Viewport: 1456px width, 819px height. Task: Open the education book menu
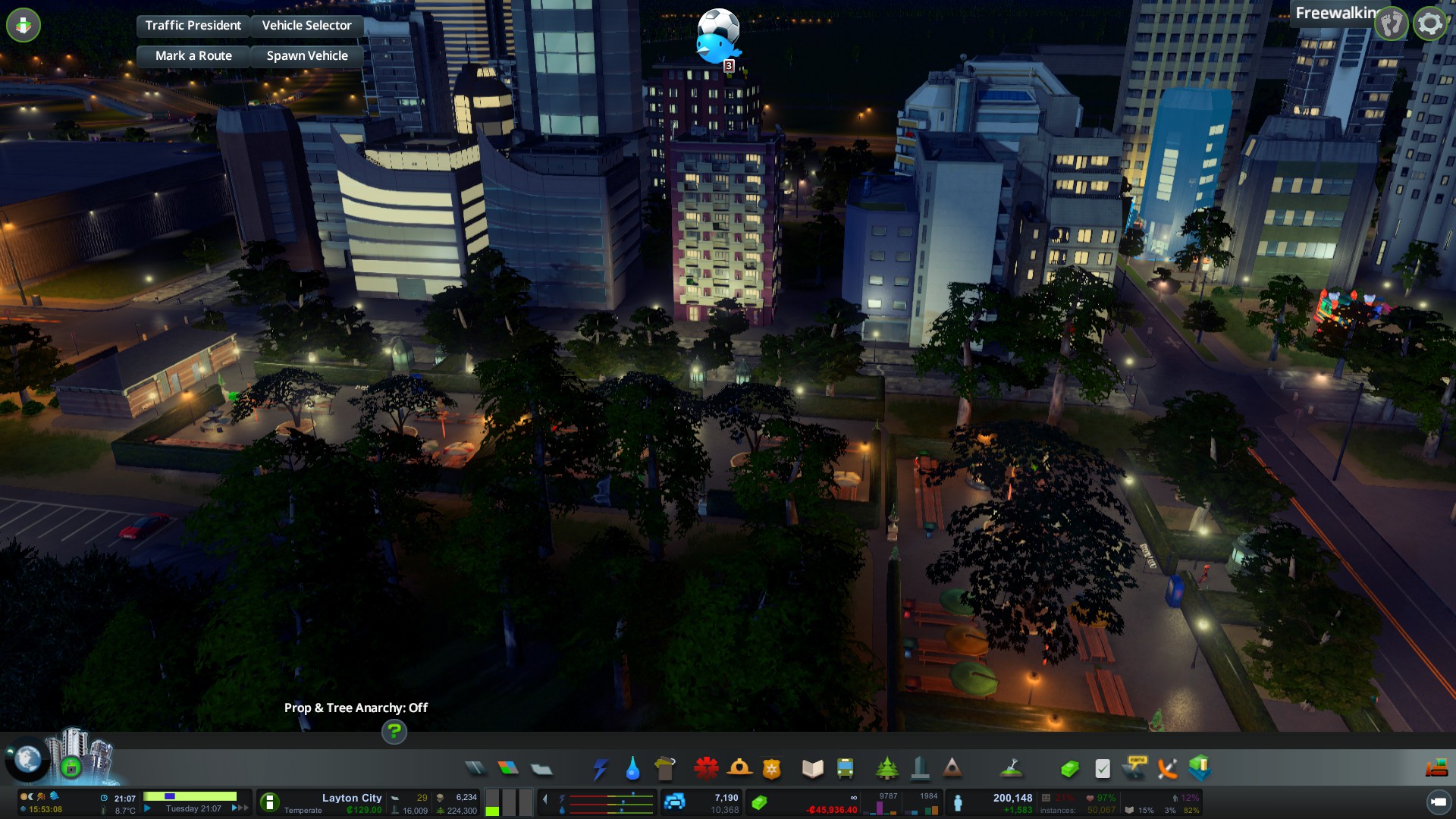(812, 769)
